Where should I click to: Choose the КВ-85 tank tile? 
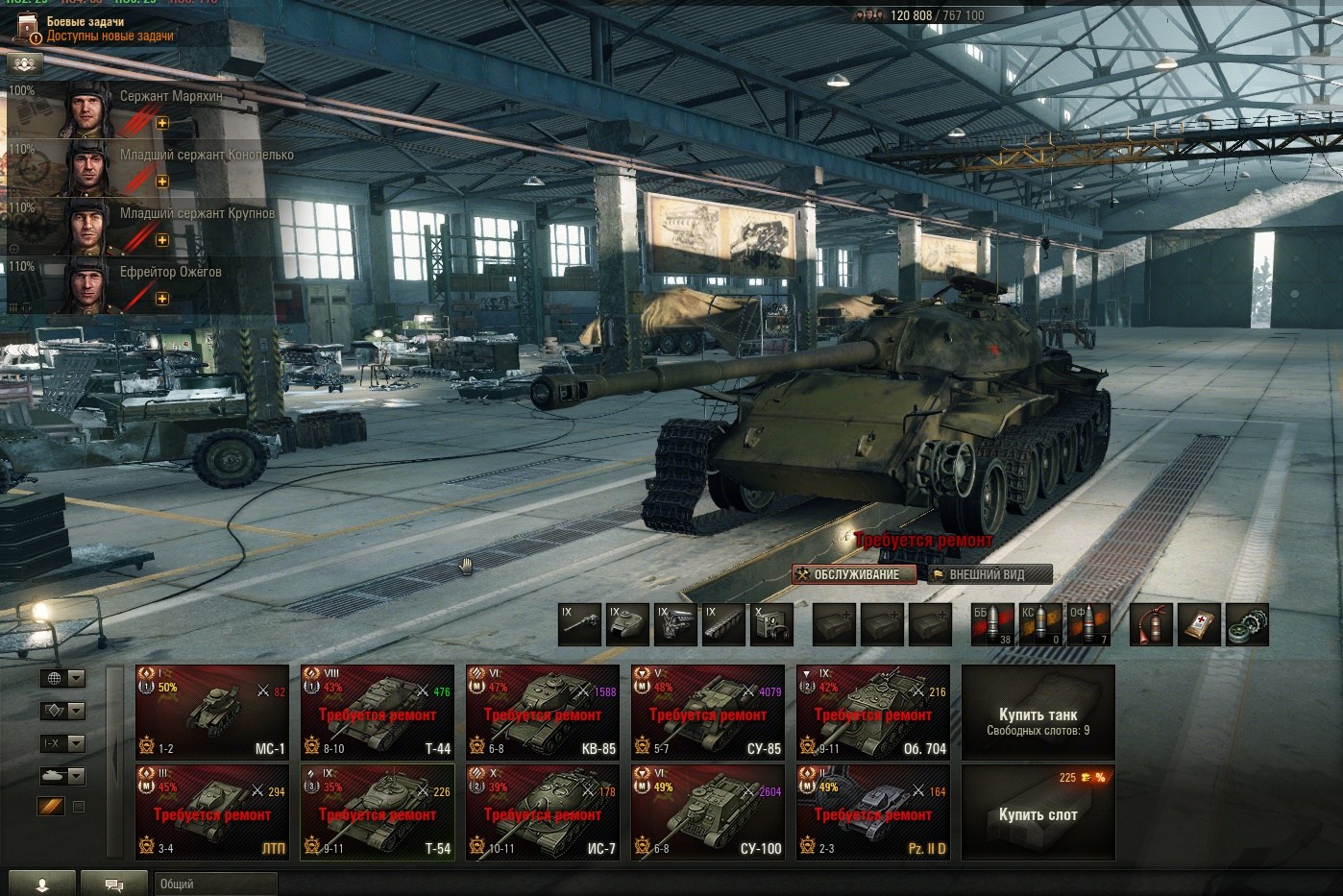point(542,712)
